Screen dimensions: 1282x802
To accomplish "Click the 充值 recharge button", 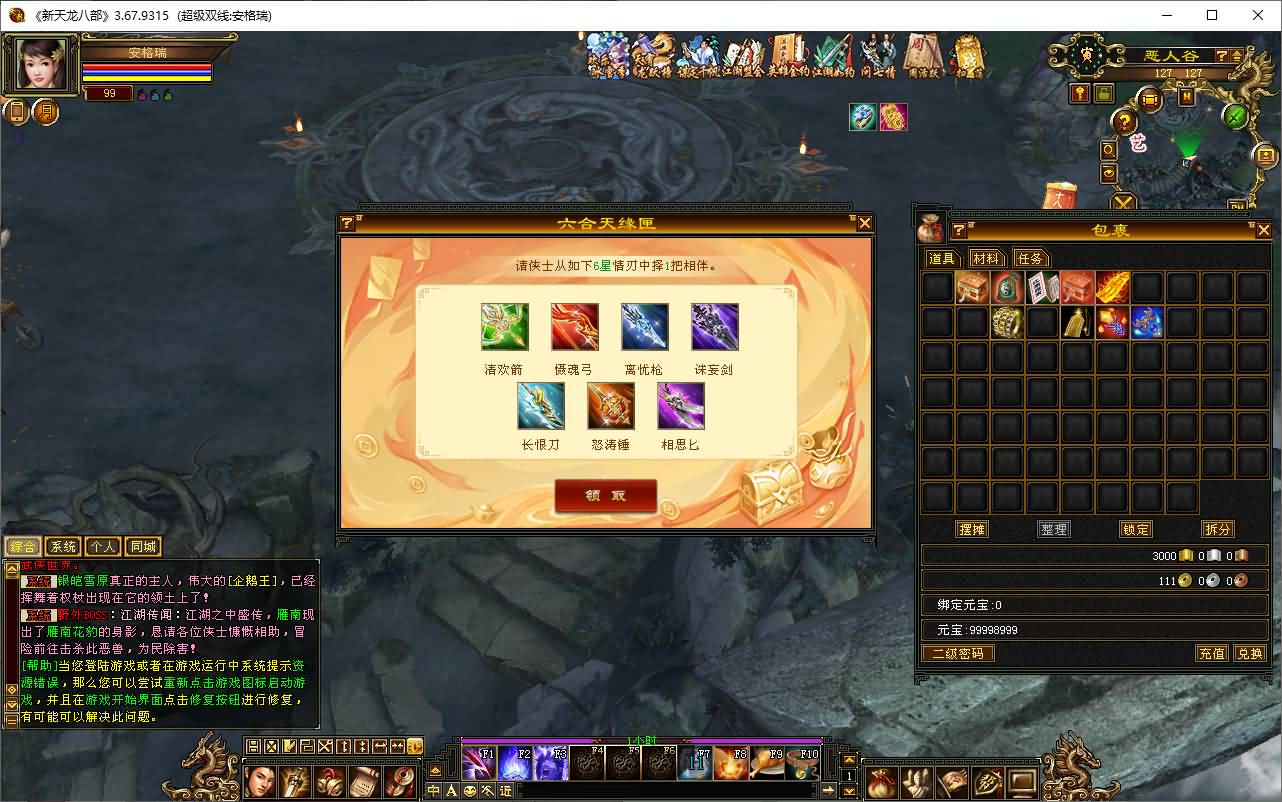I will (1212, 653).
